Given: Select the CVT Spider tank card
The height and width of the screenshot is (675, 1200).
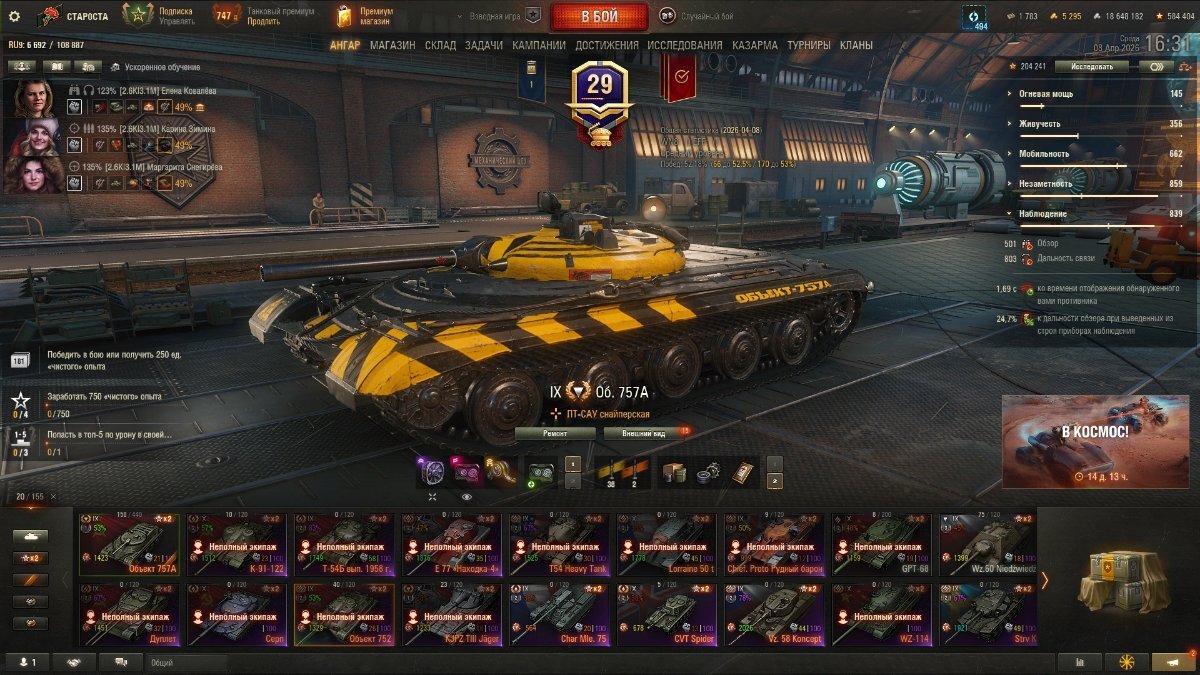Looking at the screenshot, I should tap(668, 615).
